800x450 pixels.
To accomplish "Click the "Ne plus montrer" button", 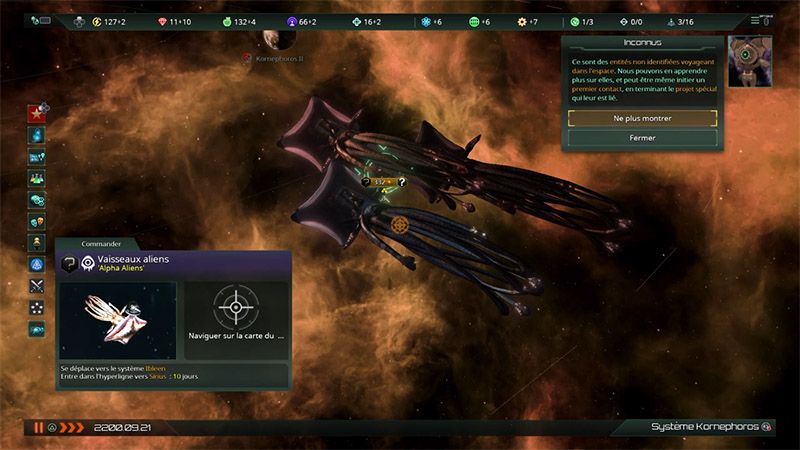I will point(642,118).
